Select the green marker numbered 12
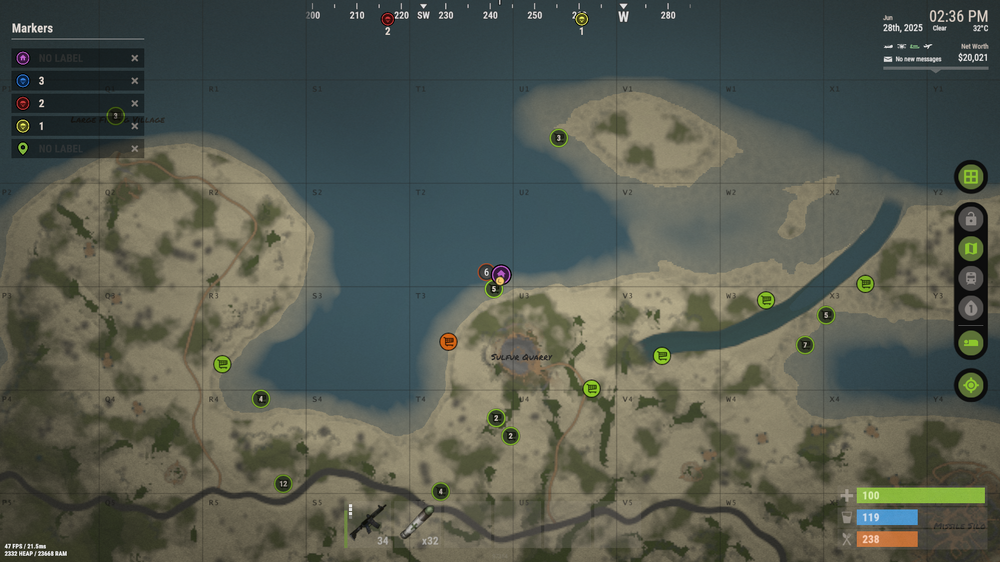 283,484
